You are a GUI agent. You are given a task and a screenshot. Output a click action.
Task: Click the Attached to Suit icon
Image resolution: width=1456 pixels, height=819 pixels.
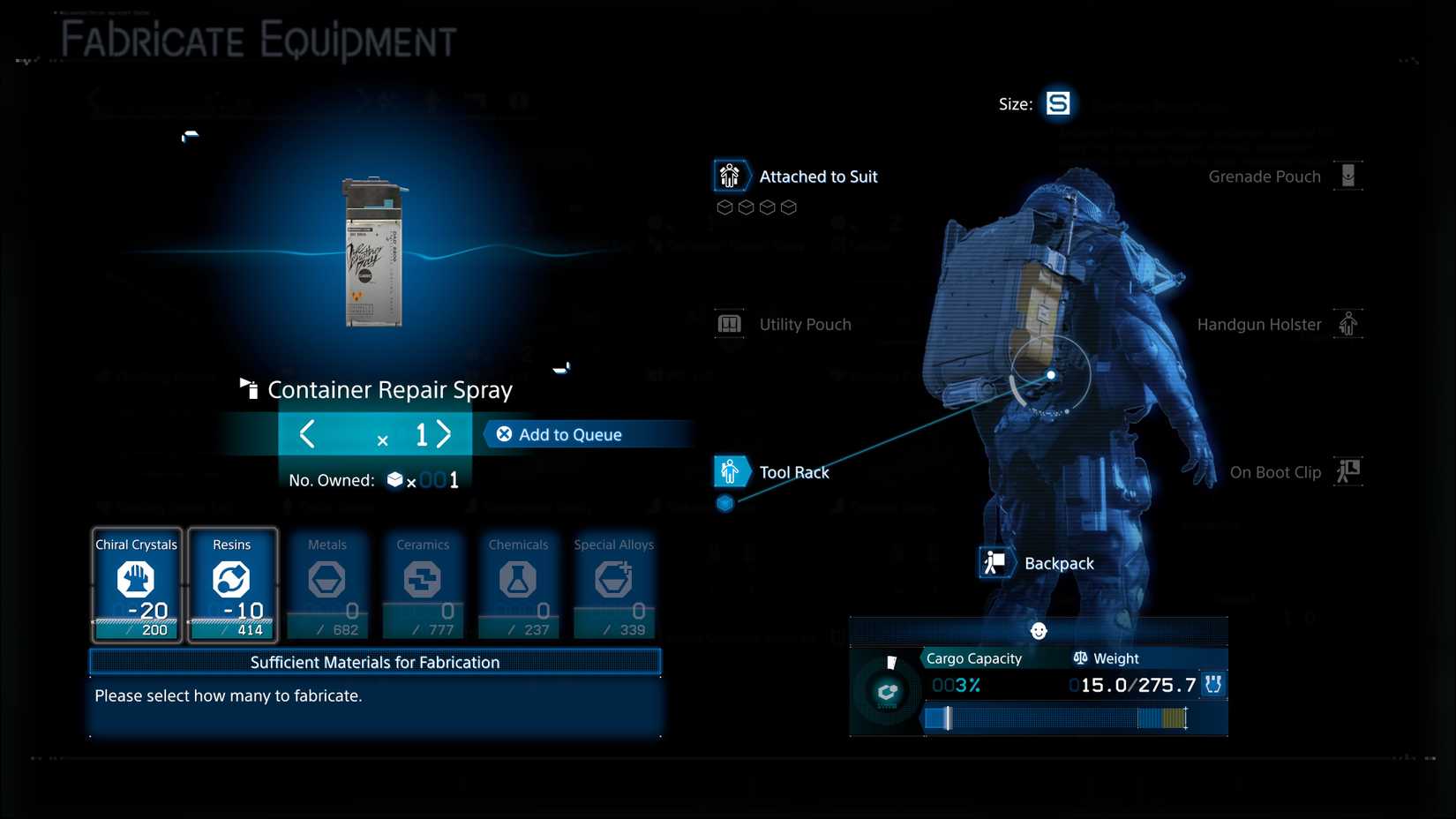[730, 176]
